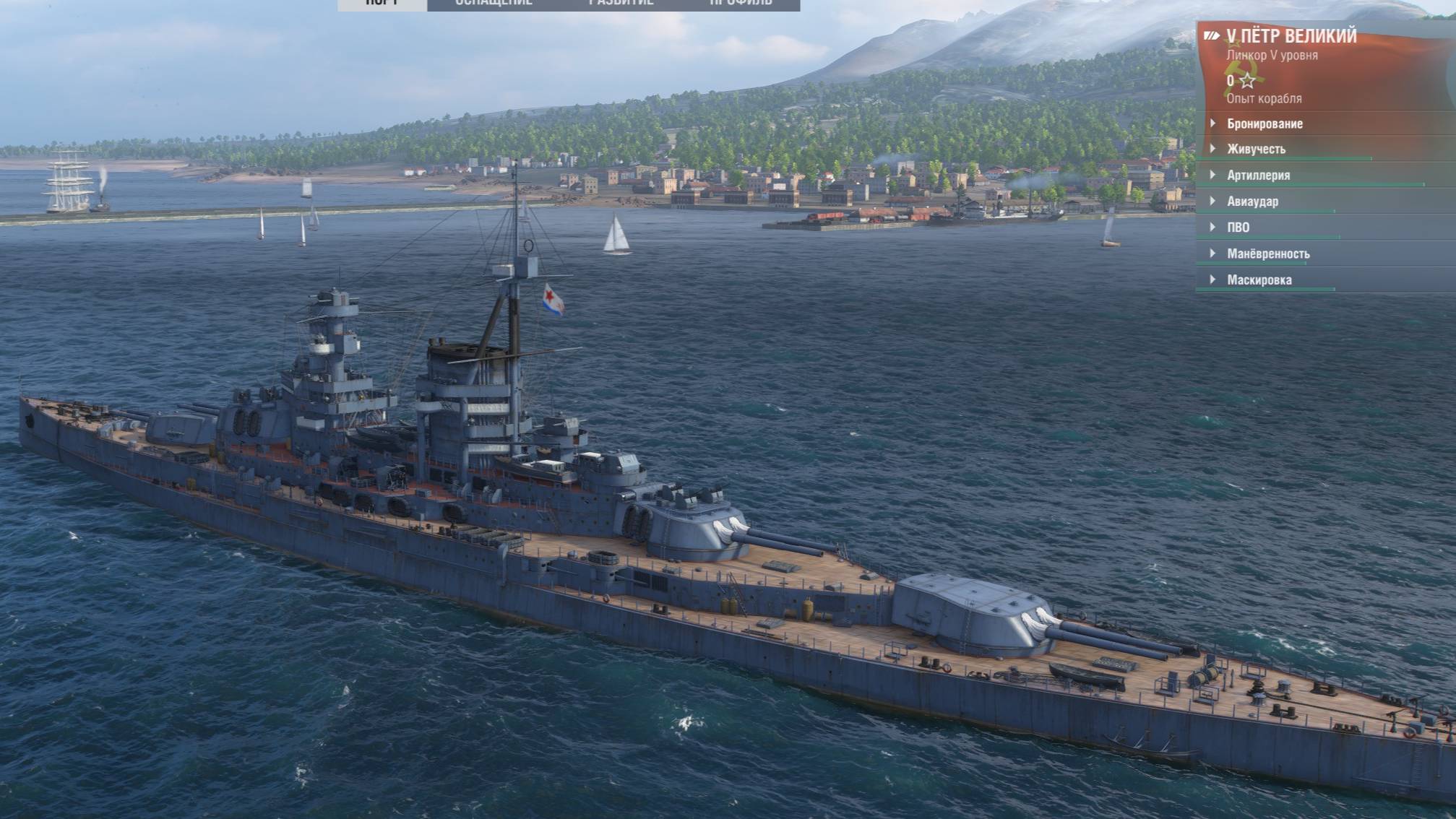Screen dimensions: 1456x819
Task: Go to the ПРОФИЛЬ tab
Action: click(741, 4)
